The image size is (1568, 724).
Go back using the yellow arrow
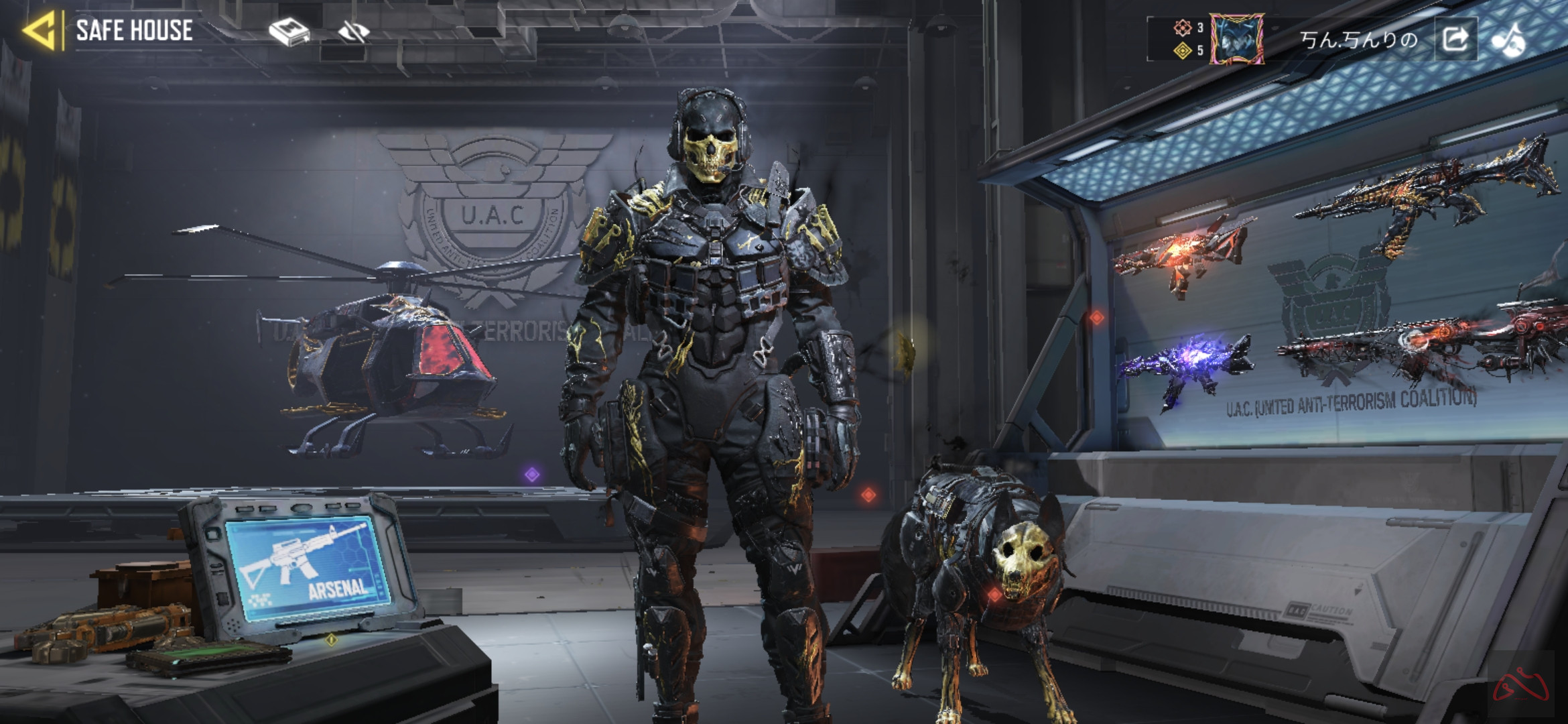39,30
